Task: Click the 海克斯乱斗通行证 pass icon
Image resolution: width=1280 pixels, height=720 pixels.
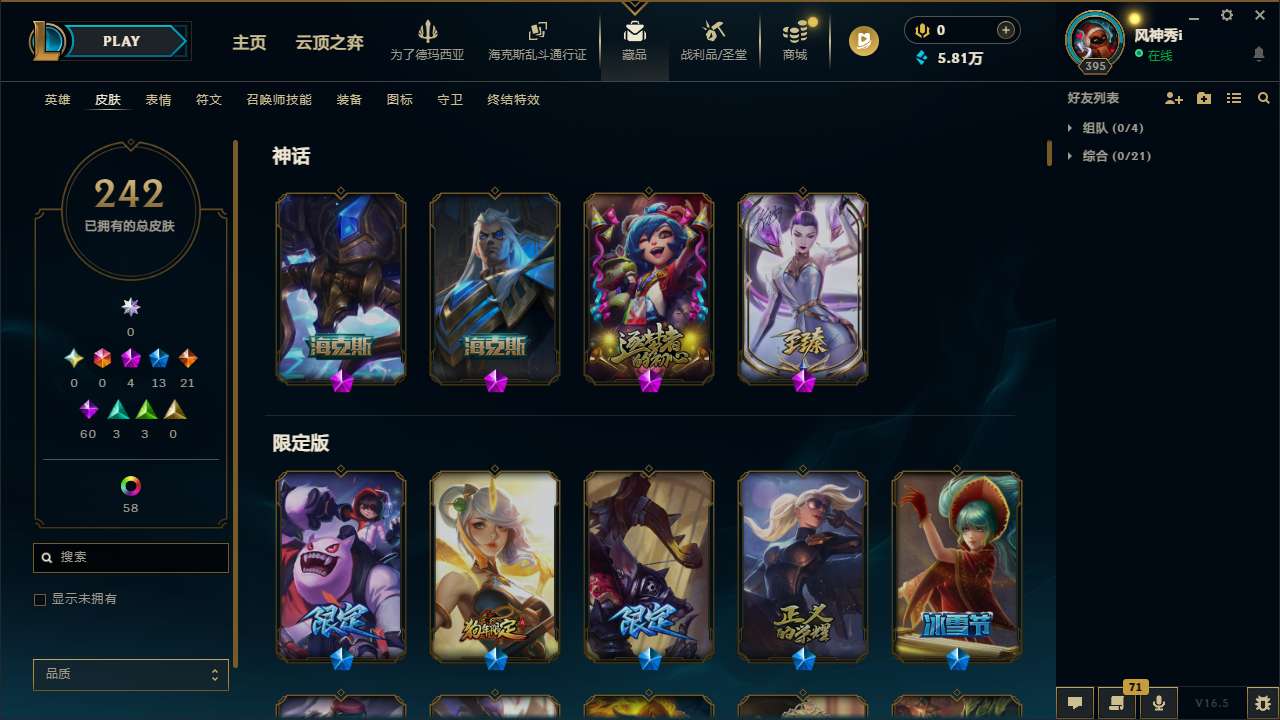Action: [x=537, y=32]
